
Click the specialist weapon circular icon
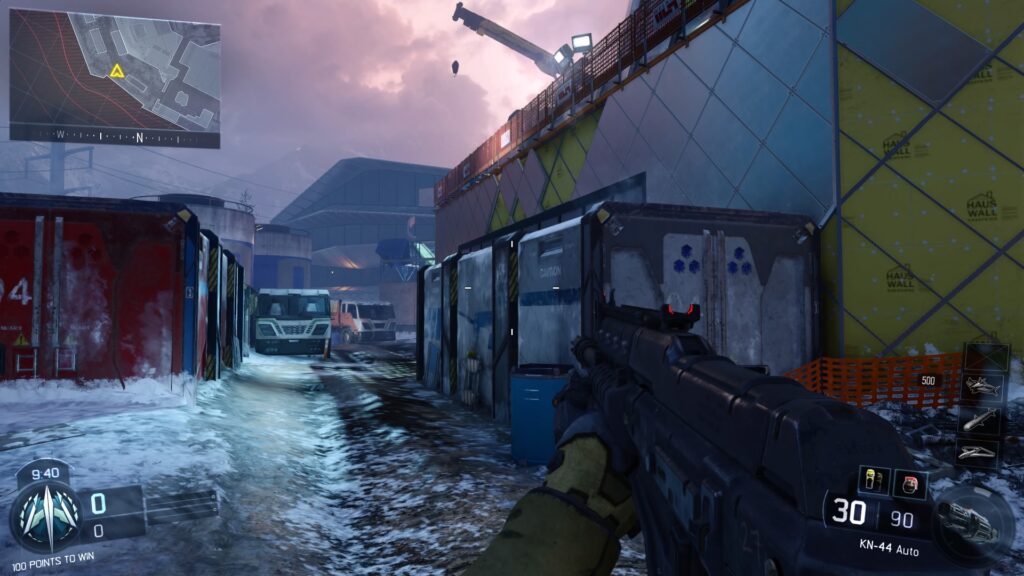click(x=968, y=522)
